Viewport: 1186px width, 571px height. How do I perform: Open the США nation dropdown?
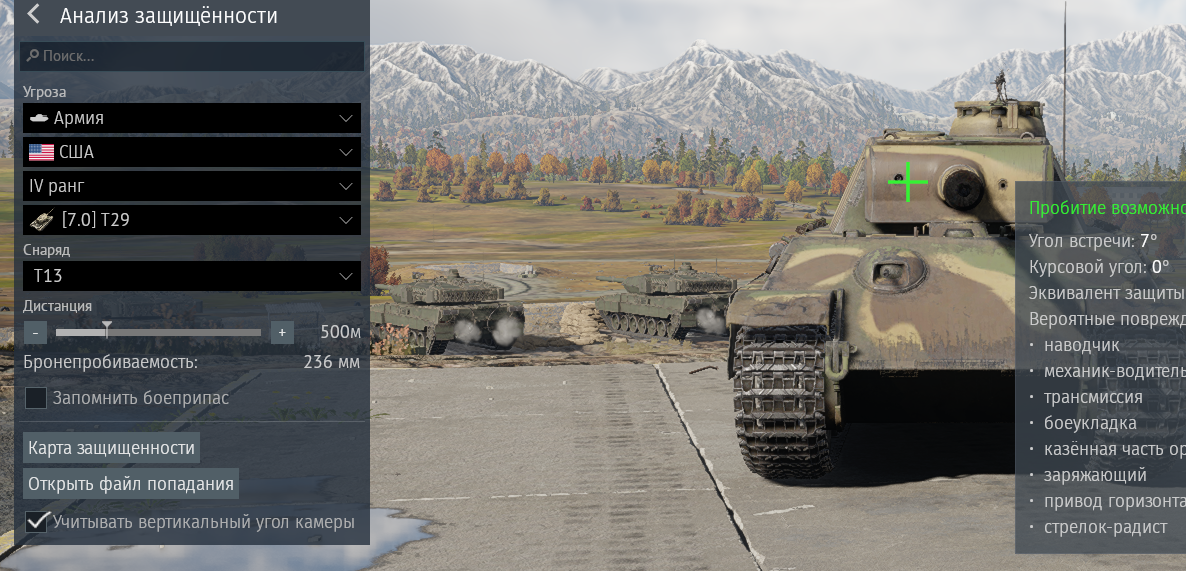tap(191, 152)
